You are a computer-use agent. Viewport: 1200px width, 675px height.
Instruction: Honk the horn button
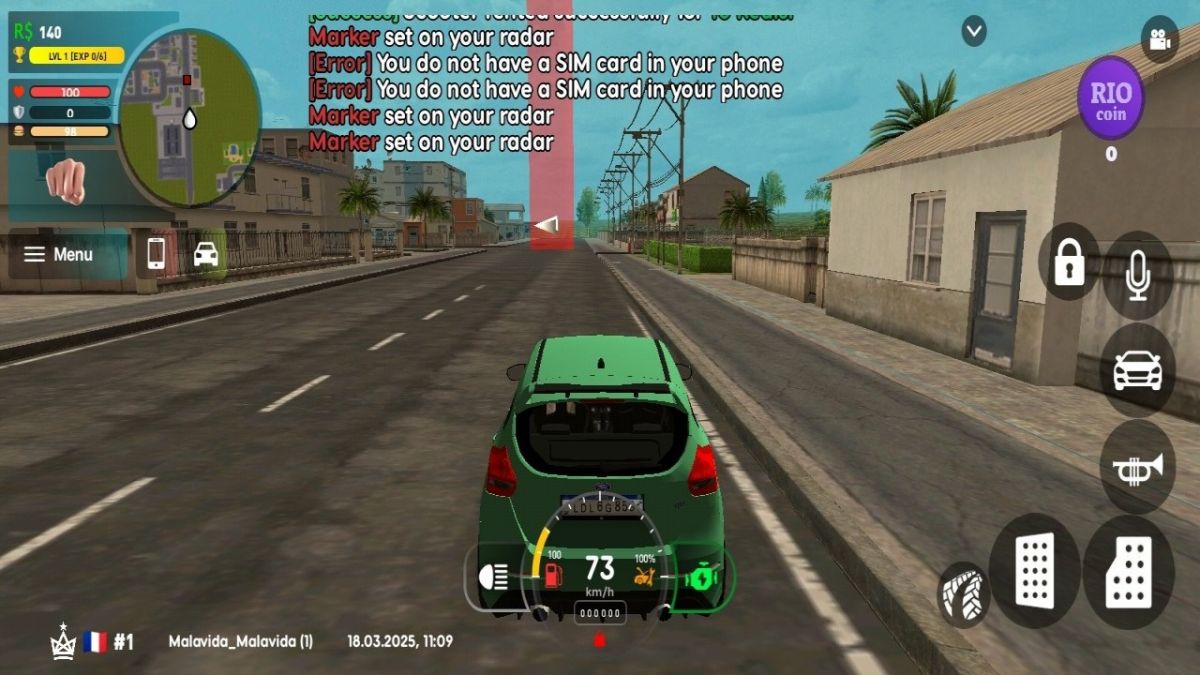[1137, 467]
